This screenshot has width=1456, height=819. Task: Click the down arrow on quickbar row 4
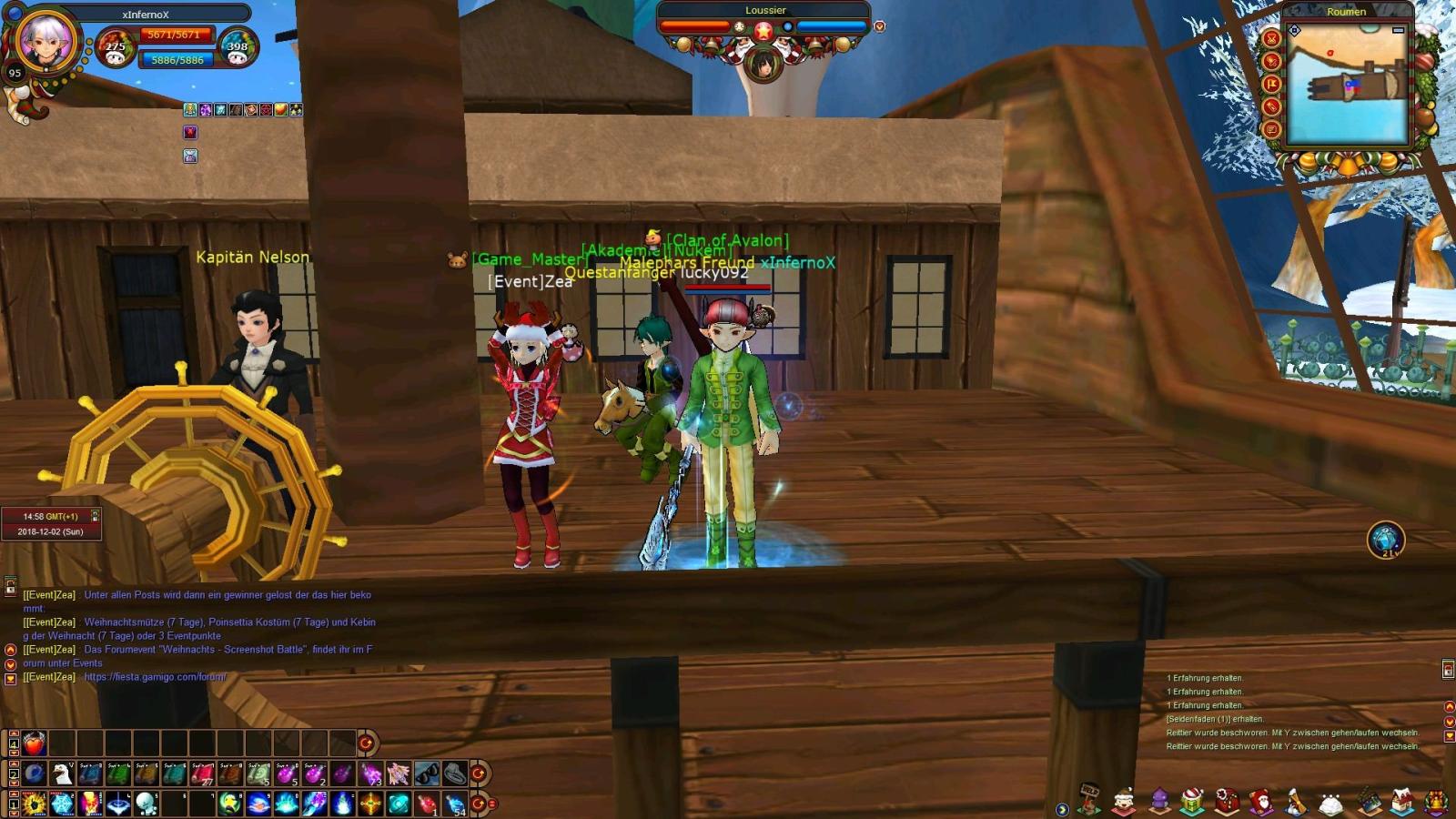14,753
